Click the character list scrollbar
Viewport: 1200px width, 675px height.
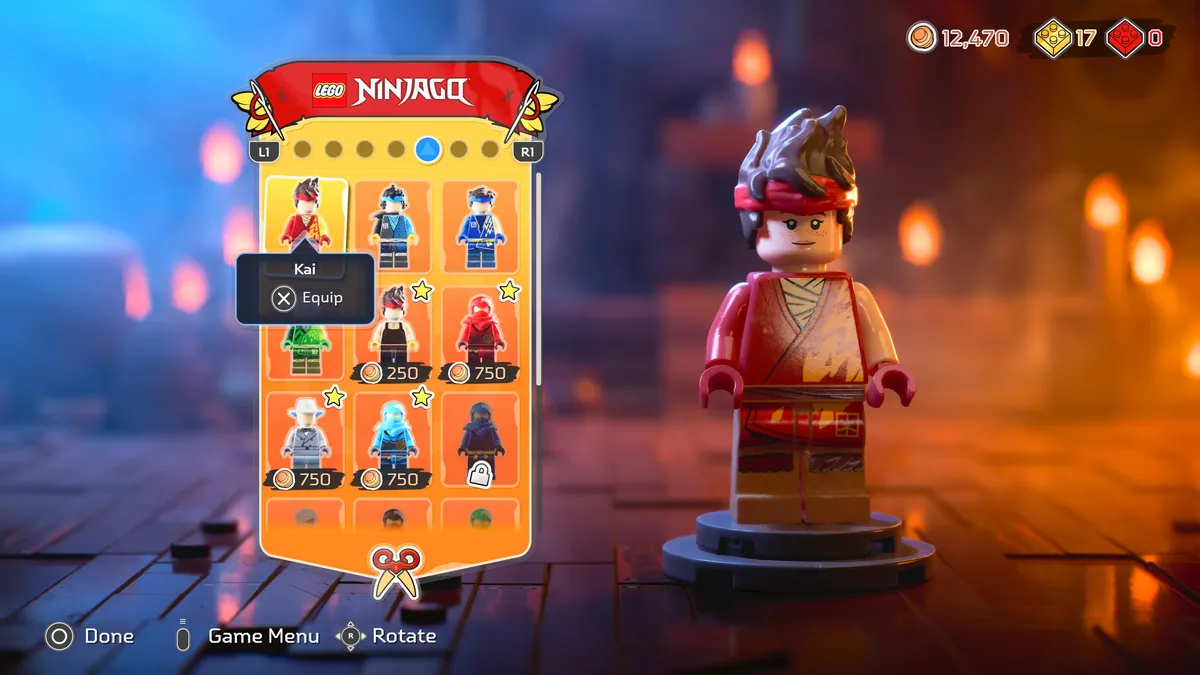tap(539, 280)
